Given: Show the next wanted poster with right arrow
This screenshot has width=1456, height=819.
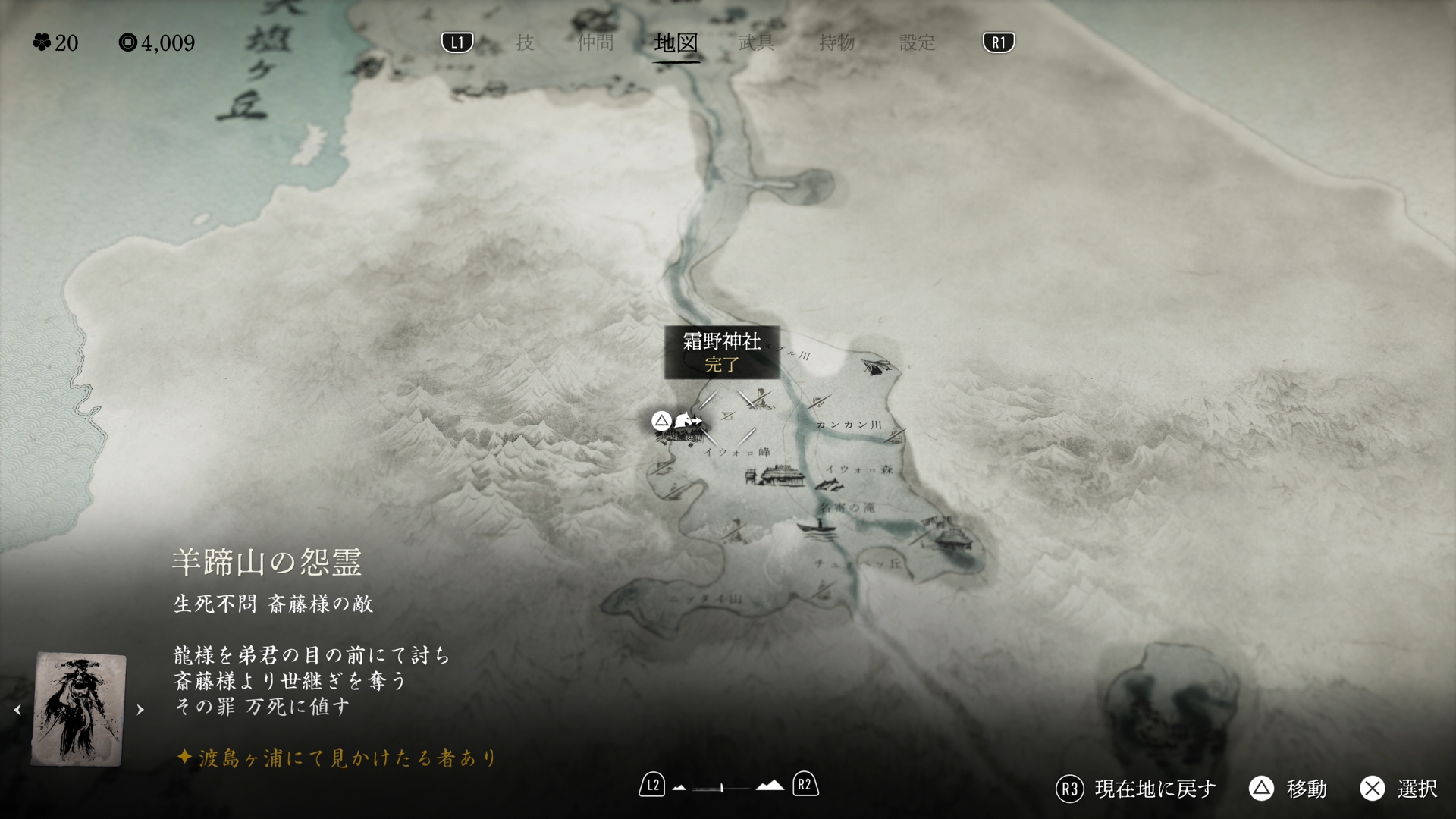Looking at the screenshot, I should tap(140, 711).
